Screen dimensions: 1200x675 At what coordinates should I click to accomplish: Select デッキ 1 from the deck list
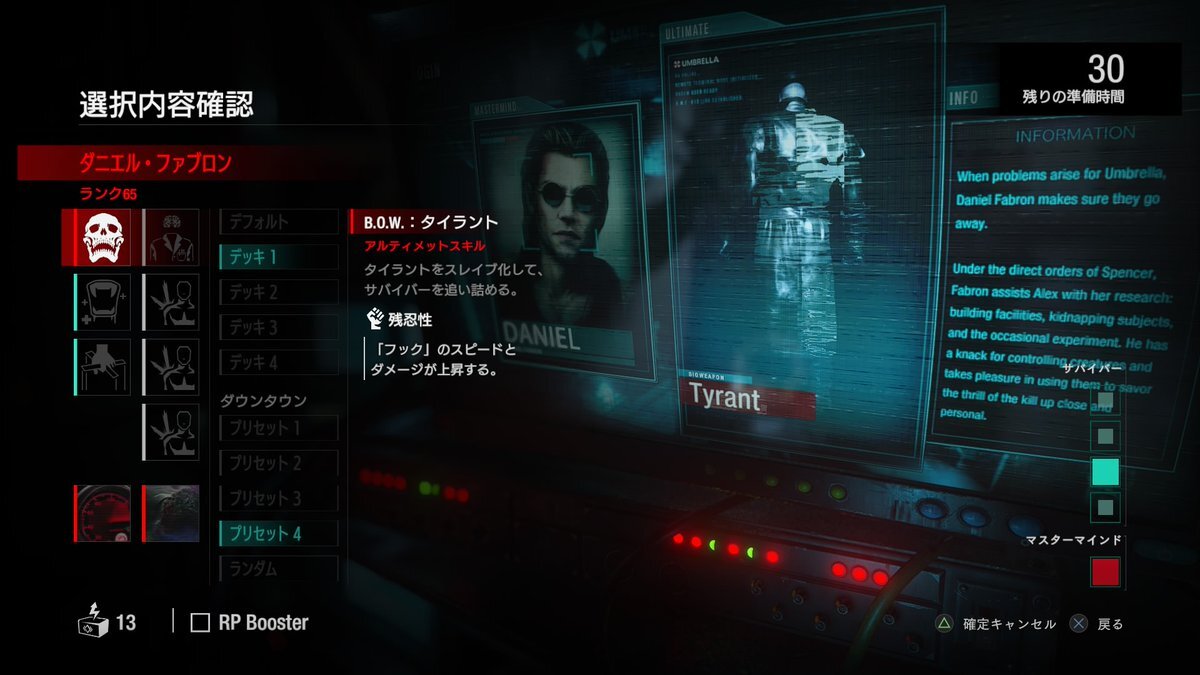coord(279,257)
